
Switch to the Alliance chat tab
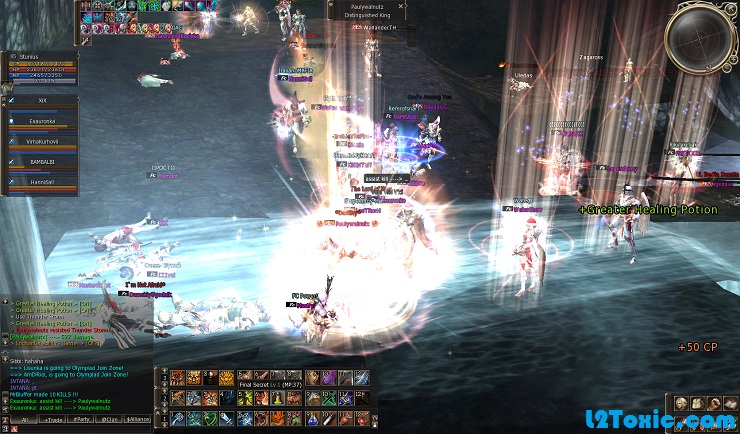tap(139, 421)
